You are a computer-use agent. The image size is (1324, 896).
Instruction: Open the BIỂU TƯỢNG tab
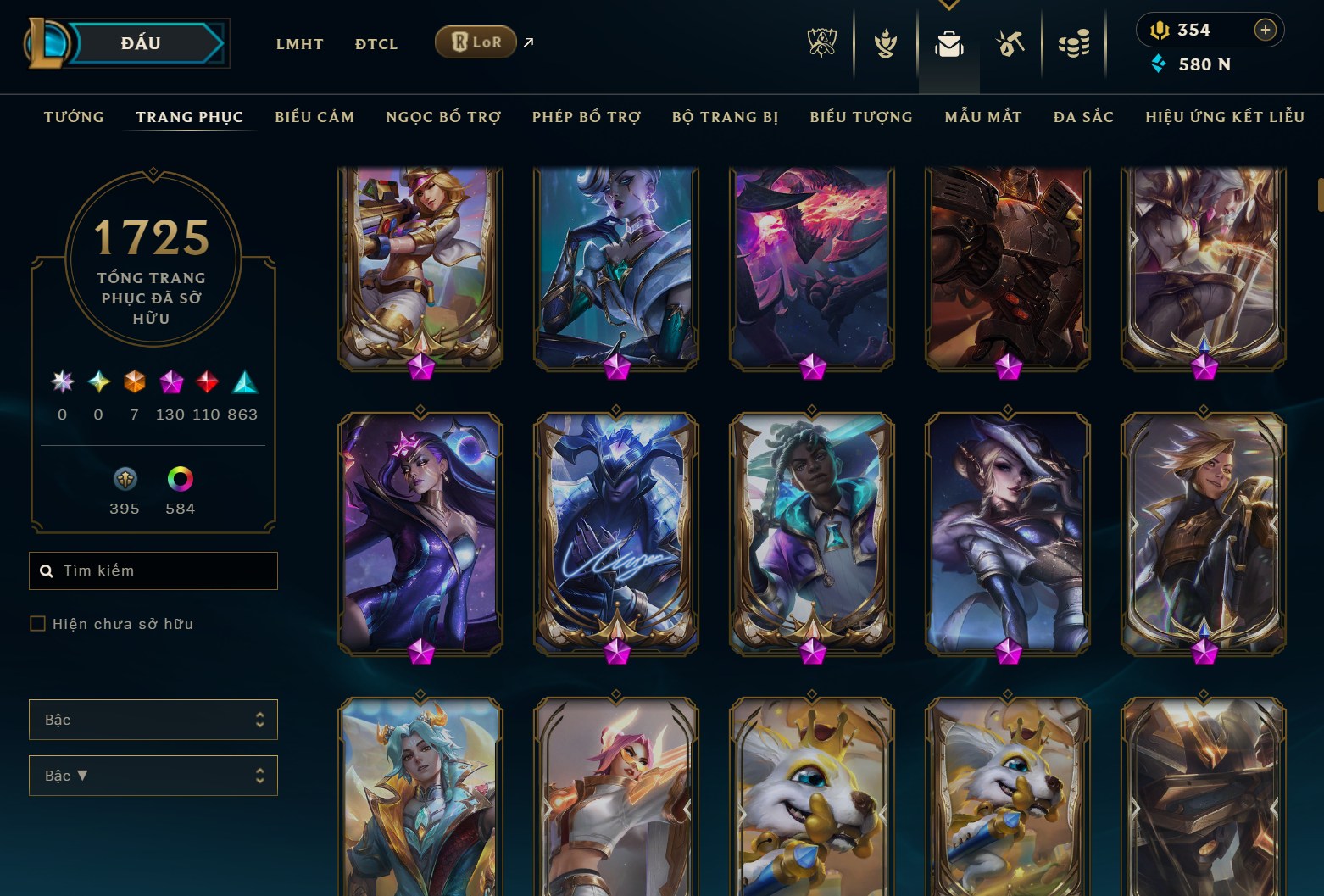pos(861,117)
